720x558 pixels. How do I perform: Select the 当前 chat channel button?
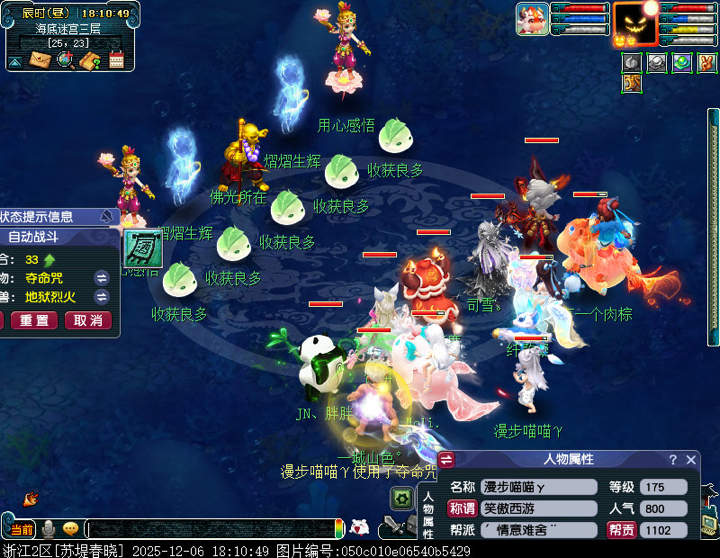point(20,529)
